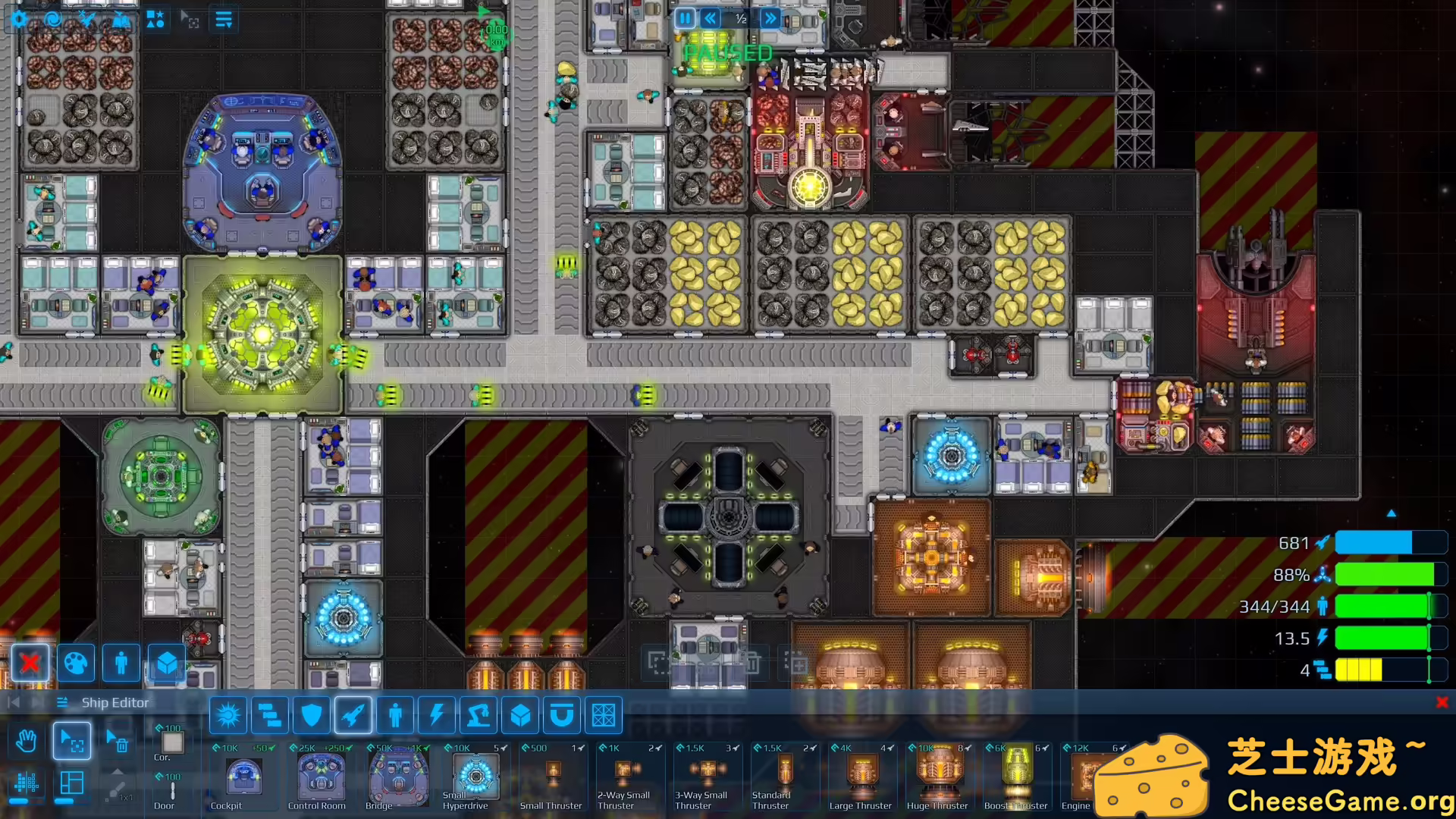Open the filter list dropdown on top toolbar
1456x819 pixels.
coord(223,19)
